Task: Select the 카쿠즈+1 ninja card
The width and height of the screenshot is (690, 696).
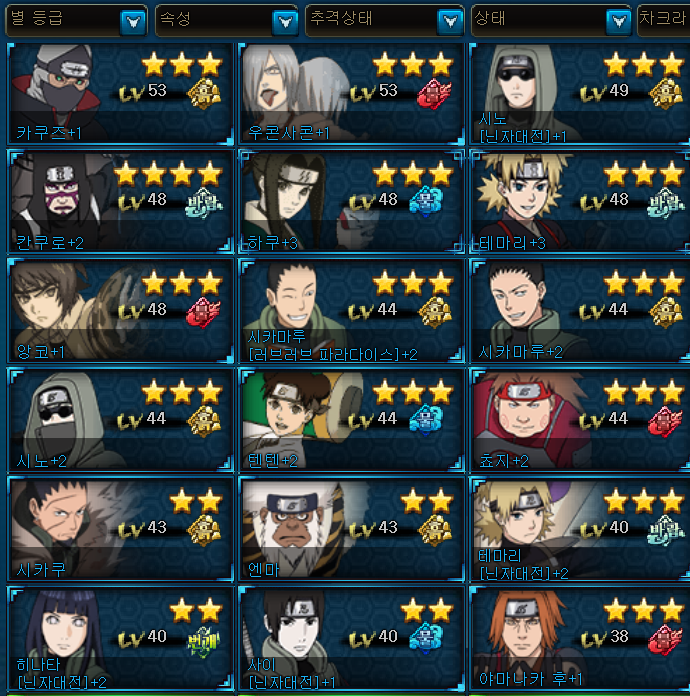Action: tap(119, 95)
